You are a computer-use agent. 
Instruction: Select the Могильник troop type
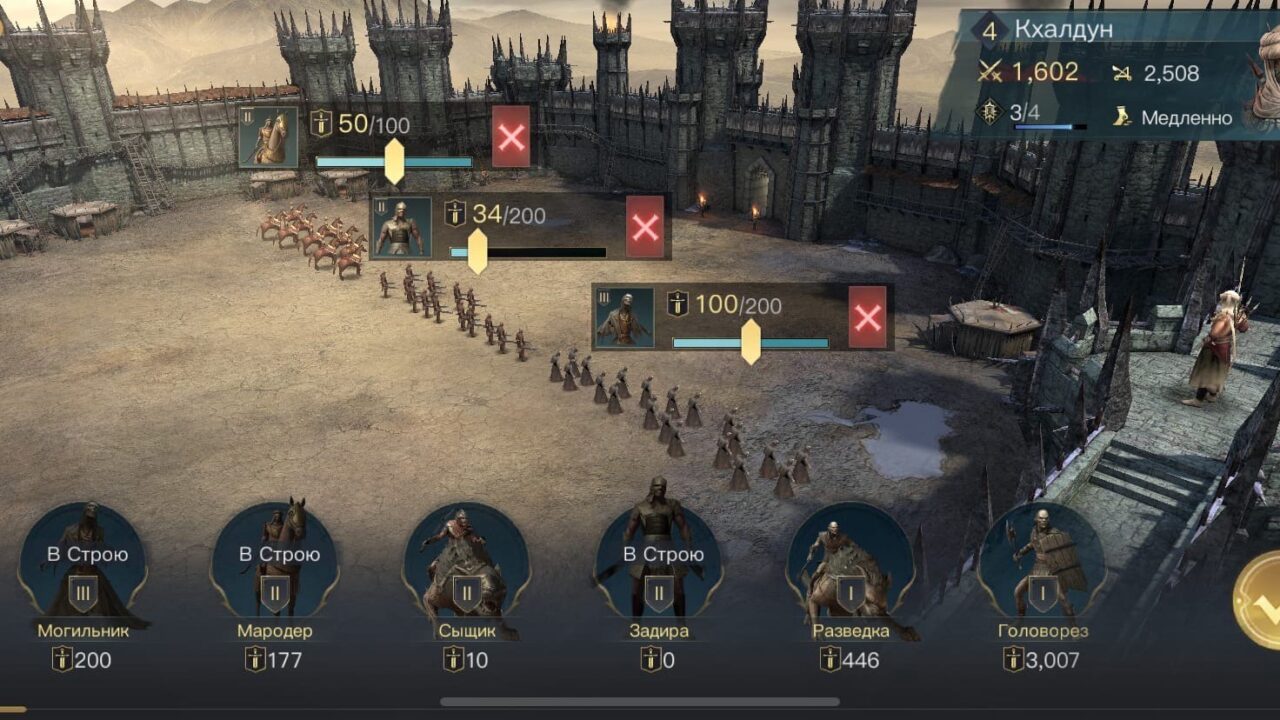tap(83, 567)
